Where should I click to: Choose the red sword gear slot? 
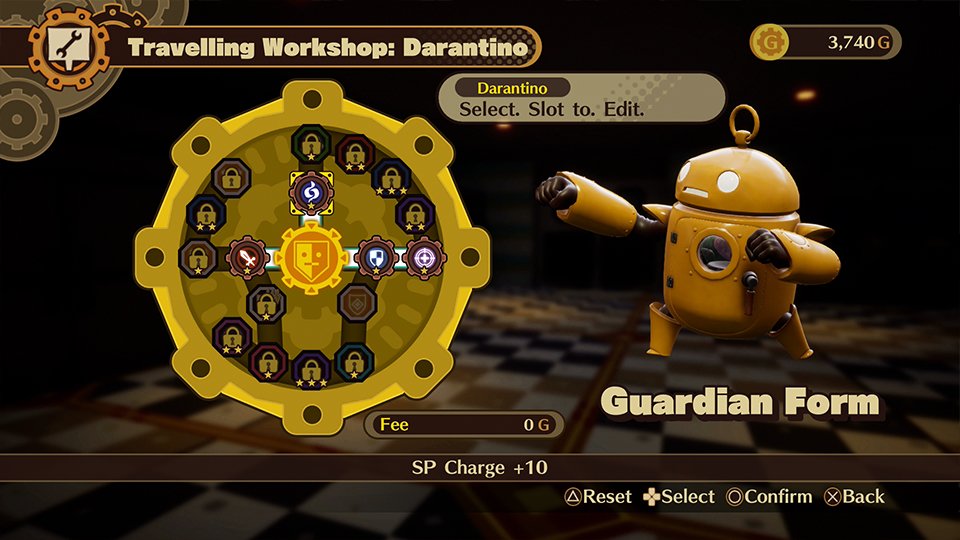[x=246, y=257]
